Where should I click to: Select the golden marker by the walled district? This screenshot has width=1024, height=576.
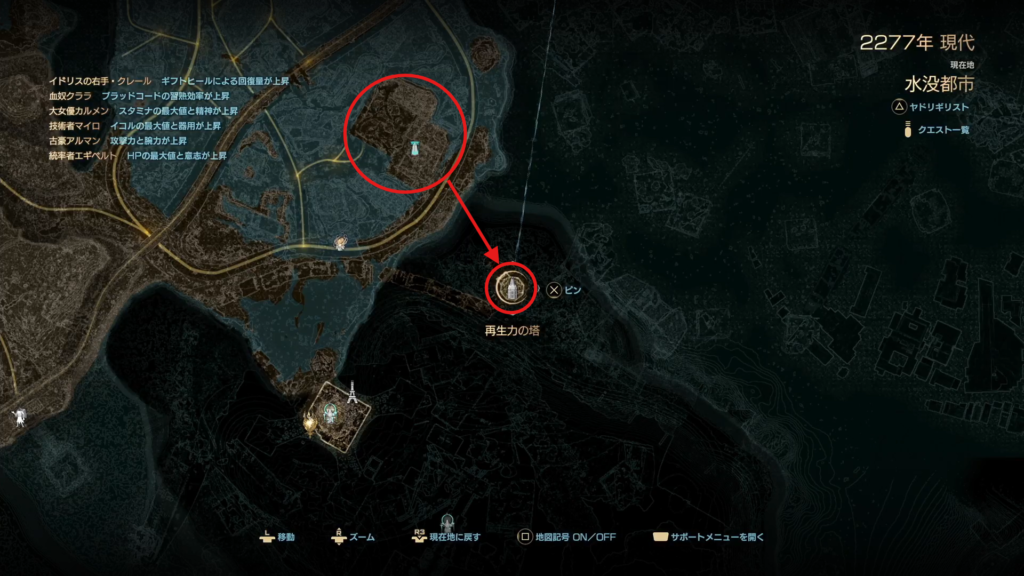point(311,422)
